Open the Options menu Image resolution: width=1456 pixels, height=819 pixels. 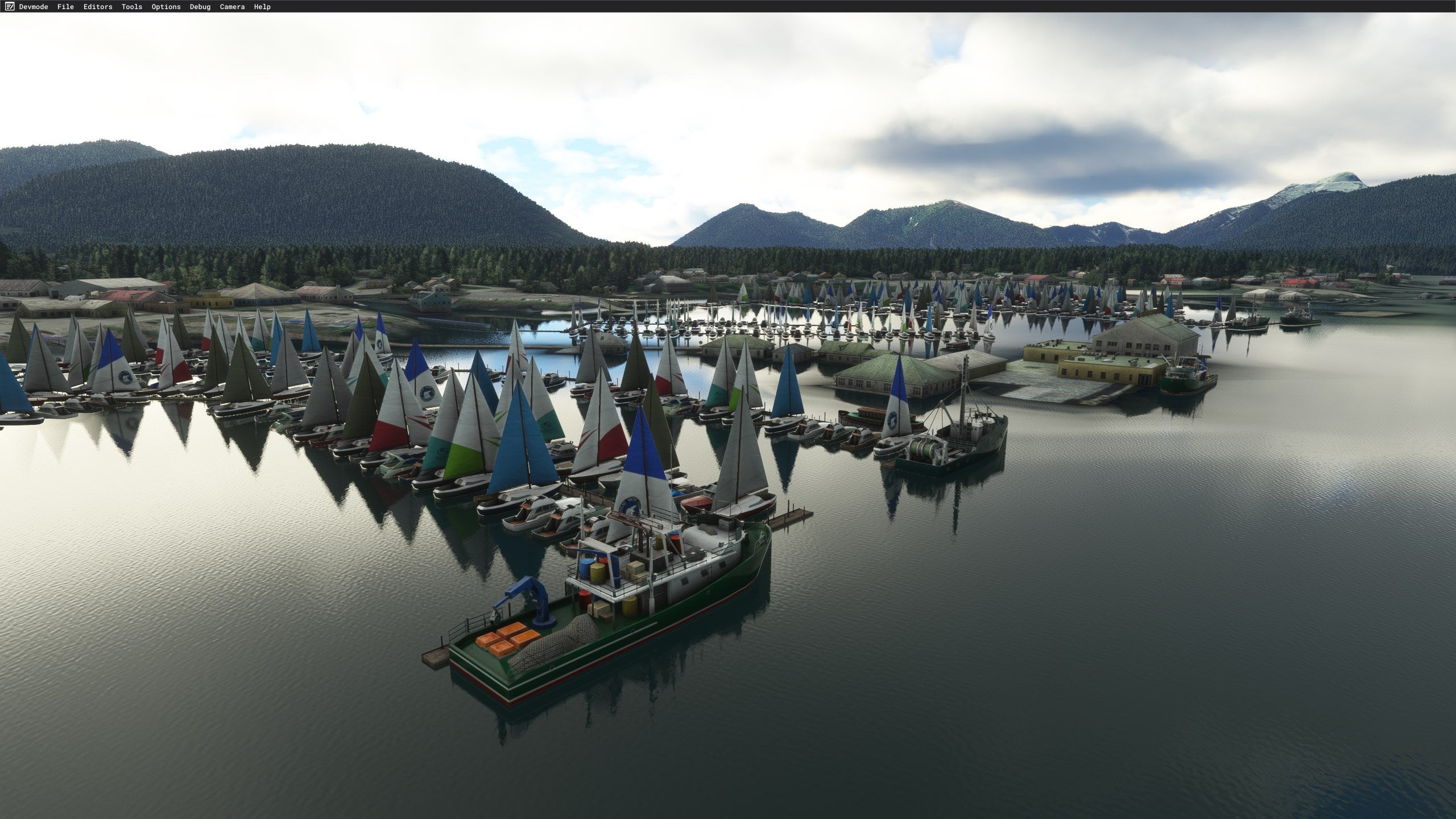click(x=166, y=7)
